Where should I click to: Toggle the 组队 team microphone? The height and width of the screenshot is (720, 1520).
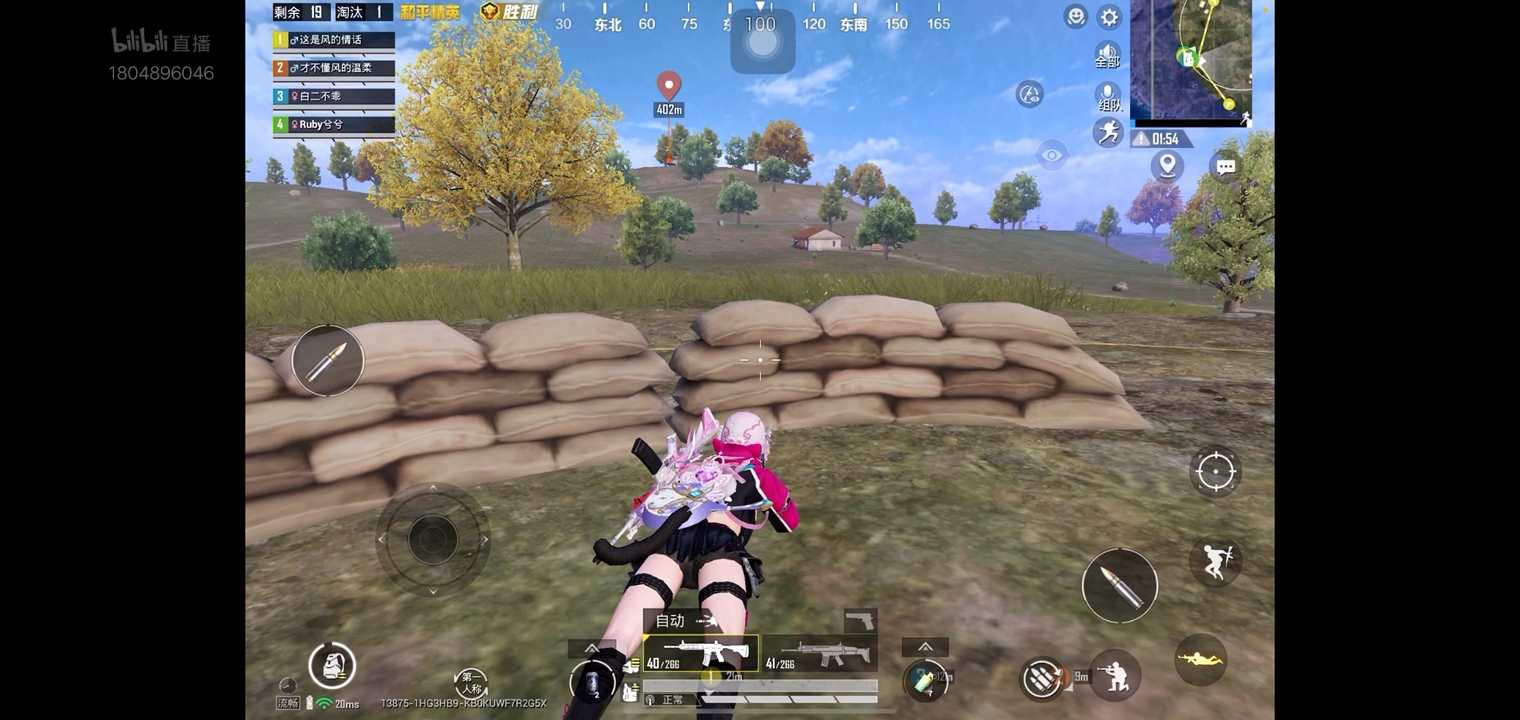point(1108,97)
